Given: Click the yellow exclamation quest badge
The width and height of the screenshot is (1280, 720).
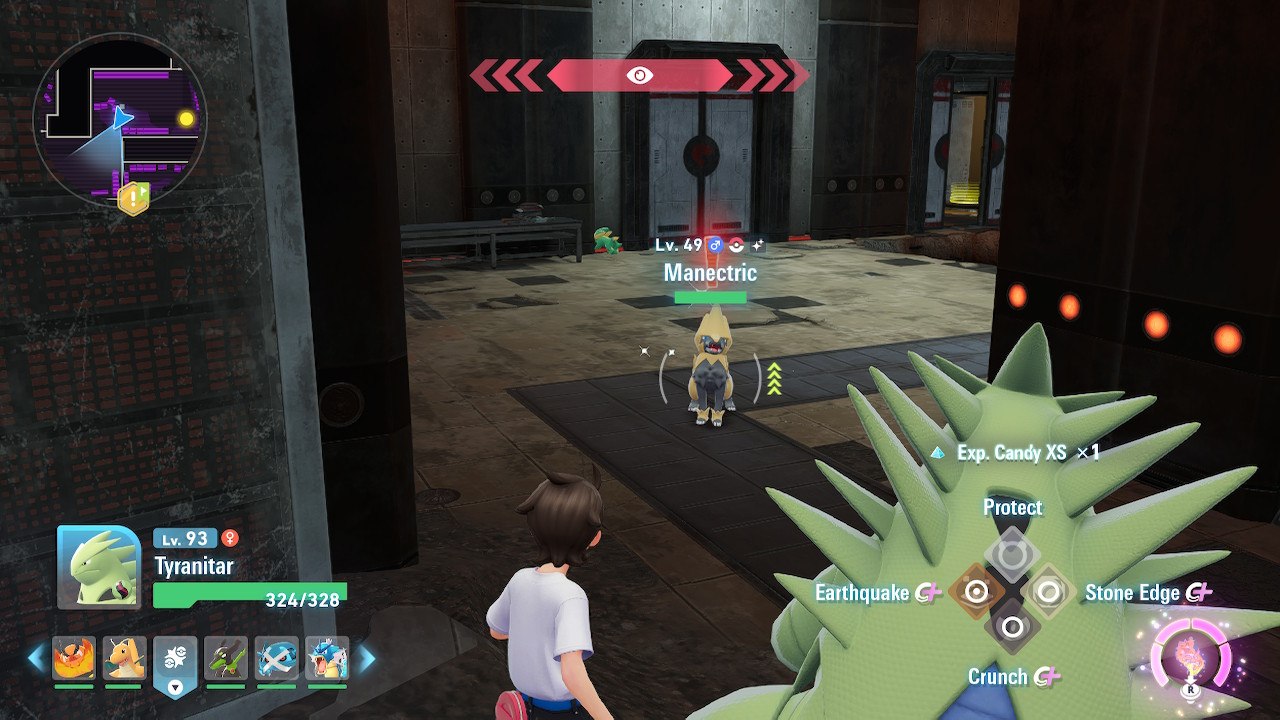Looking at the screenshot, I should (x=133, y=199).
